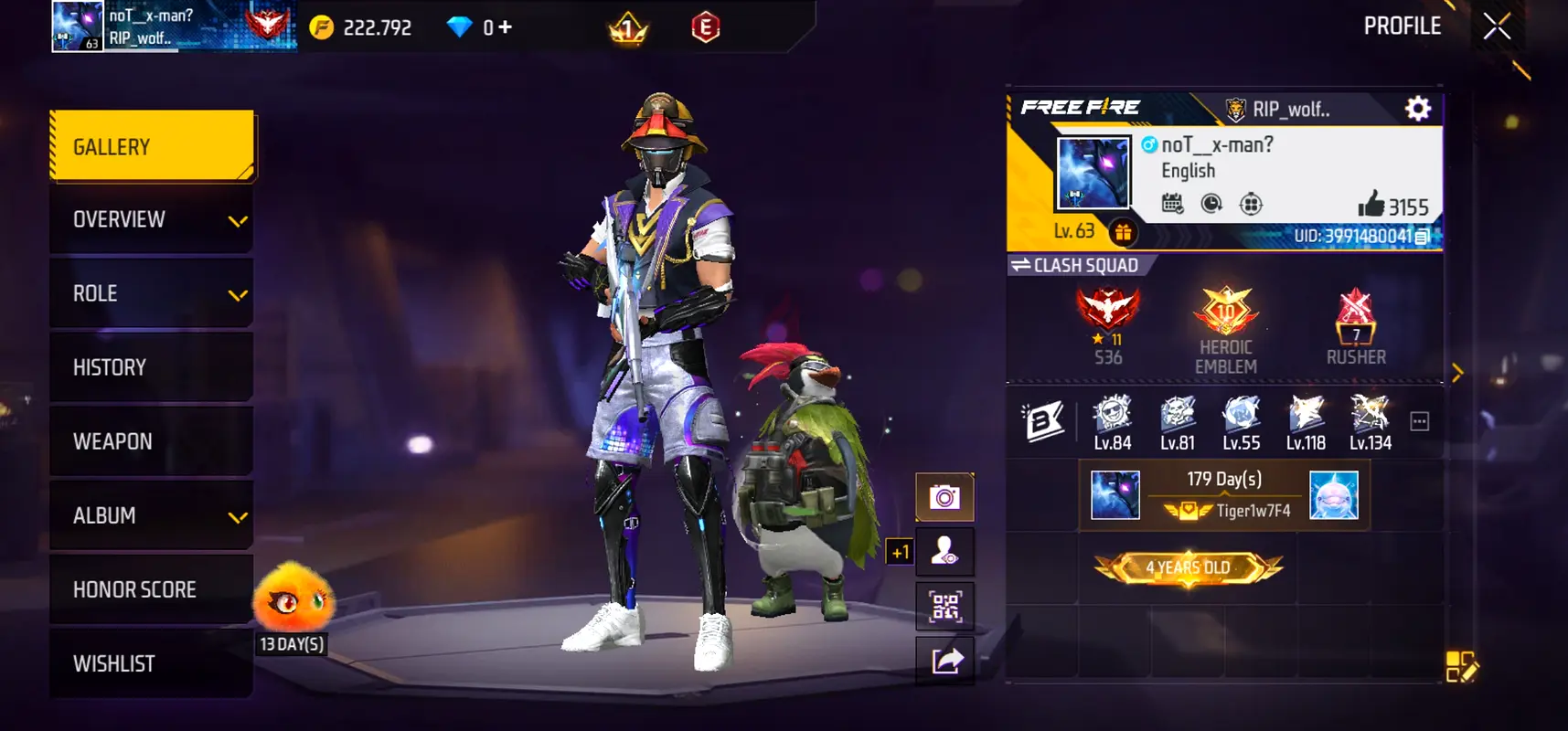Share the profile with arrow button
This screenshot has width=1568, height=731.
click(945, 660)
